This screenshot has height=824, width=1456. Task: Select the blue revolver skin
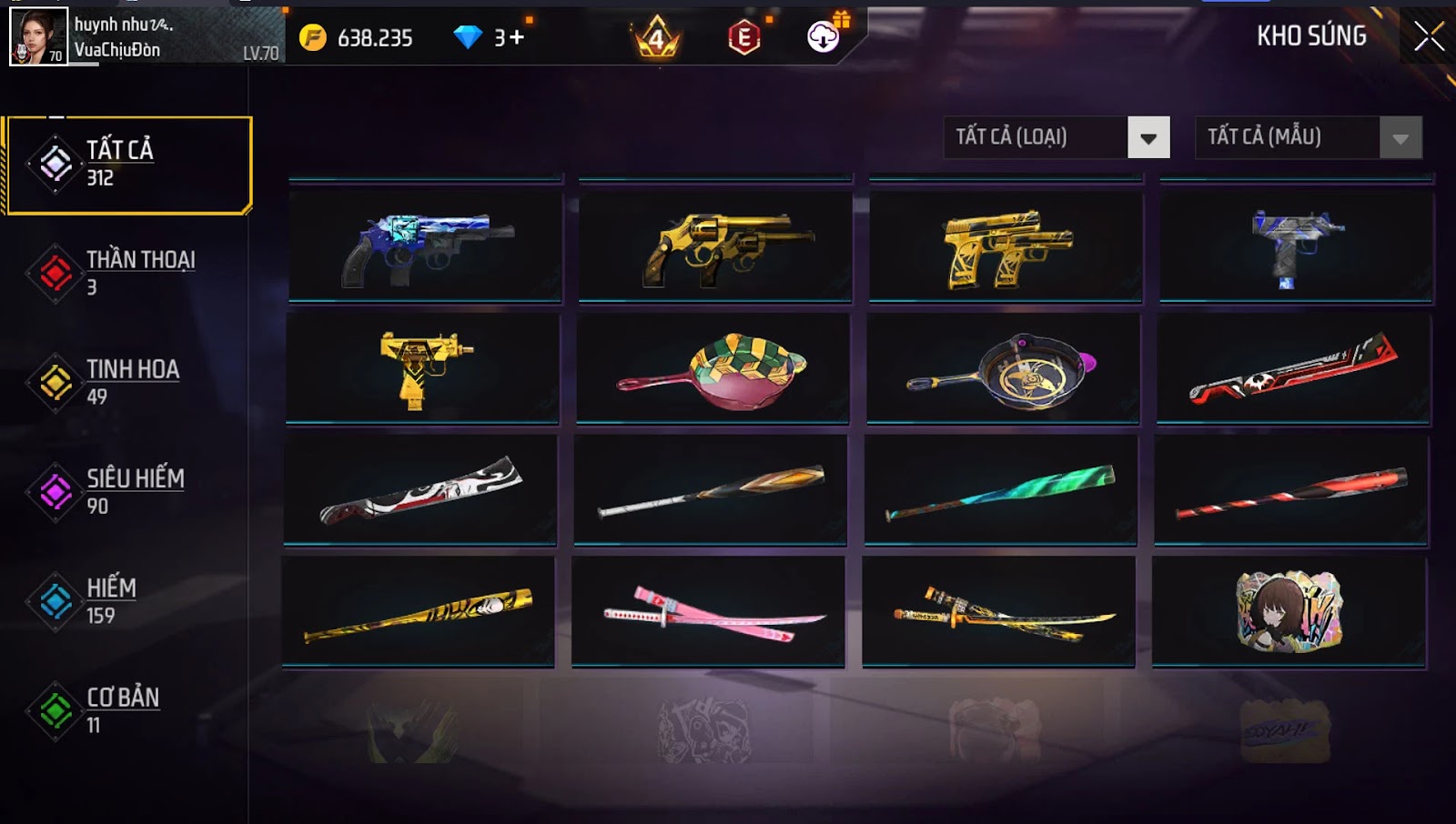click(425, 246)
